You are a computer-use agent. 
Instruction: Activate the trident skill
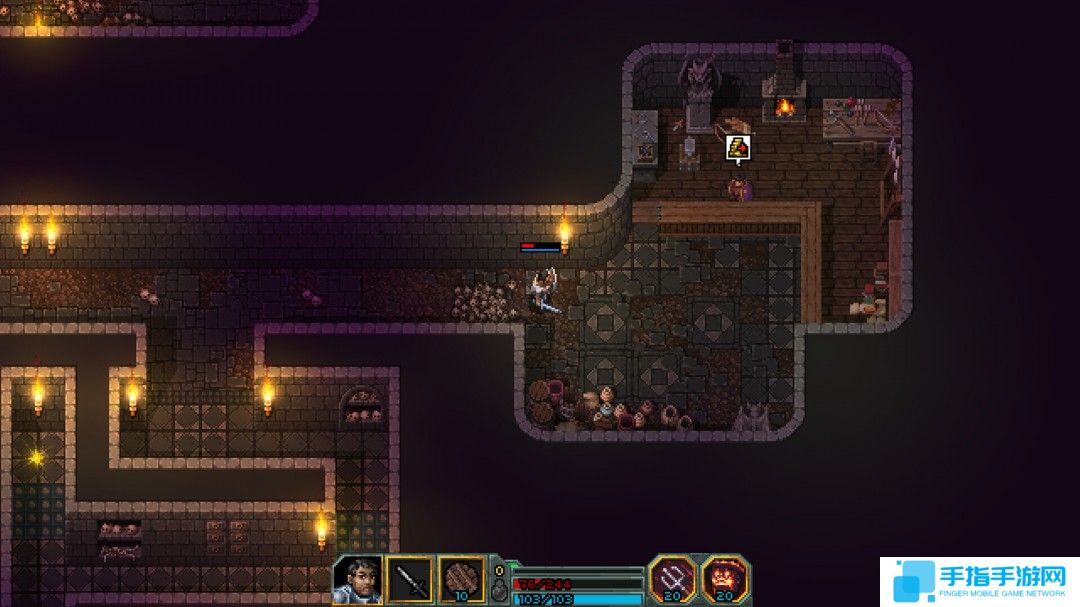[x=672, y=579]
